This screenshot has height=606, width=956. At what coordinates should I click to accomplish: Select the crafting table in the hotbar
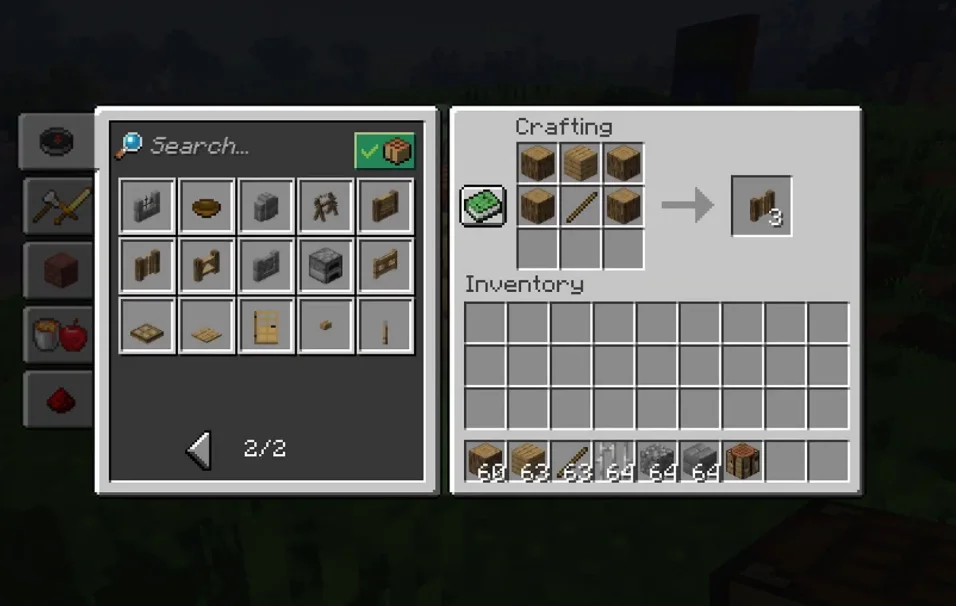coord(742,462)
